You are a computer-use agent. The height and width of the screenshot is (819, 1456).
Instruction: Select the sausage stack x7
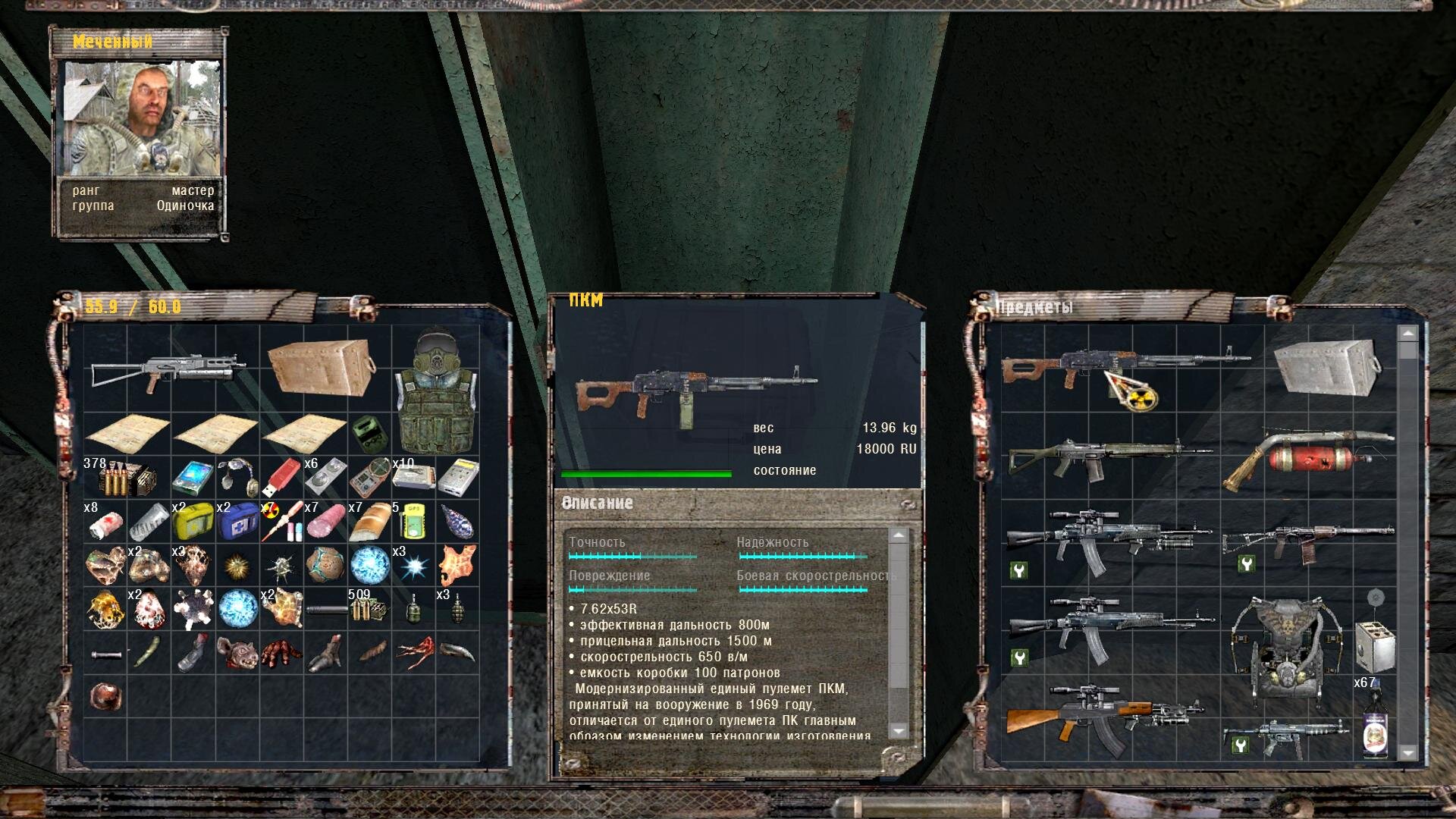[325, 522]
